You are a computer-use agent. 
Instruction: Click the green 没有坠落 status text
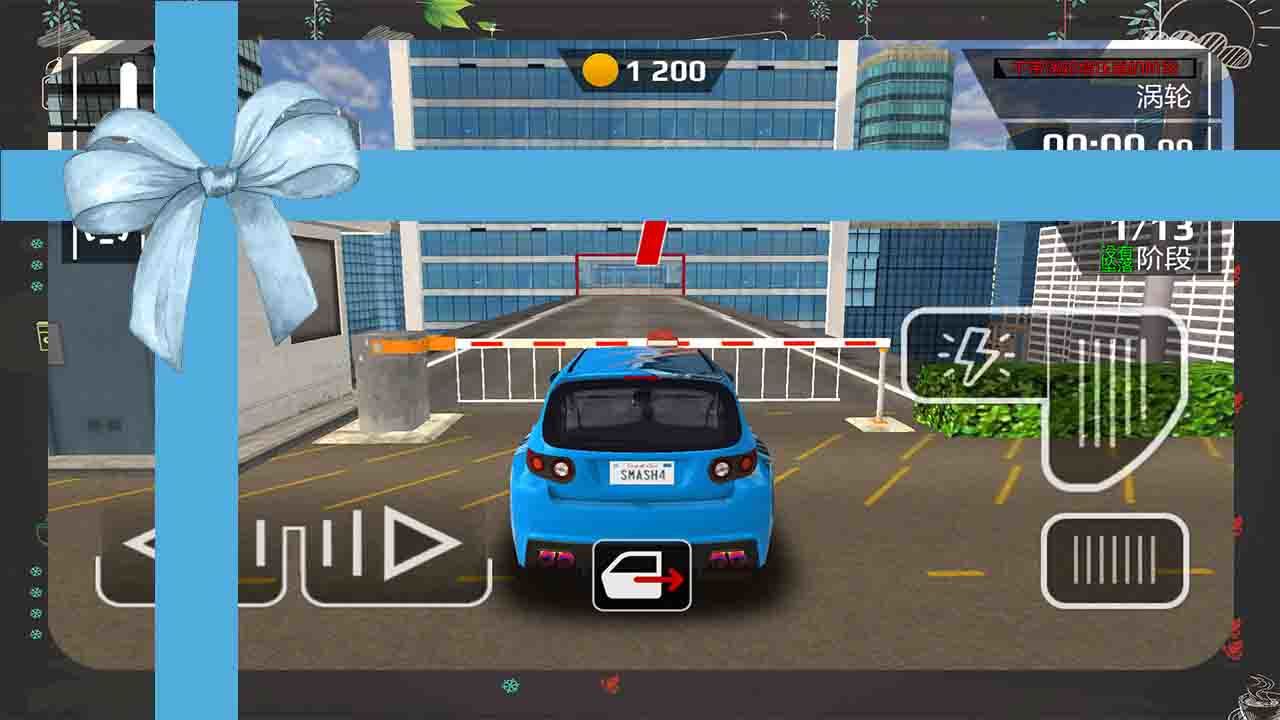[x=1117, y=258]
